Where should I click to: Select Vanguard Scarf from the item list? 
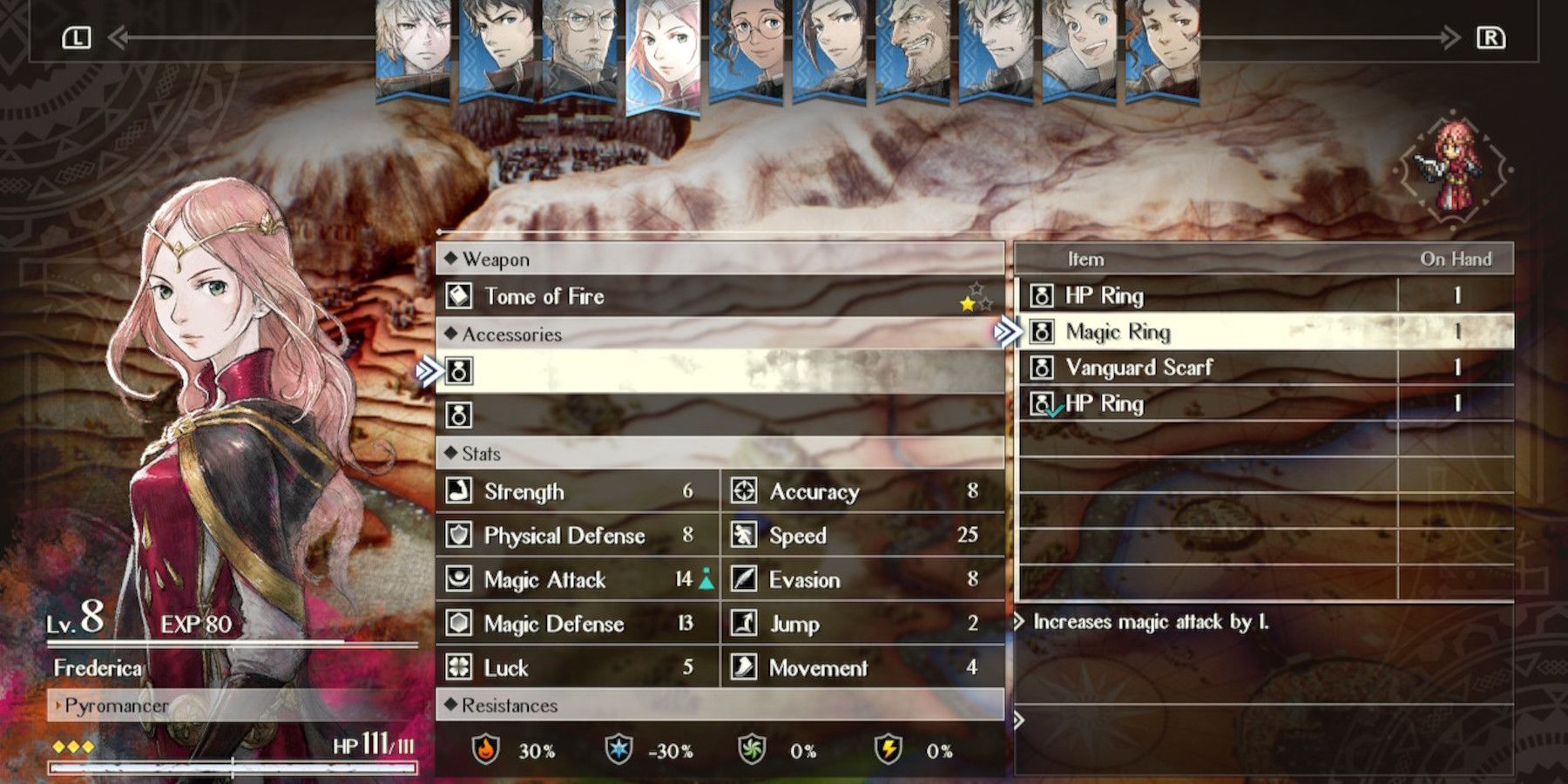1132,368
